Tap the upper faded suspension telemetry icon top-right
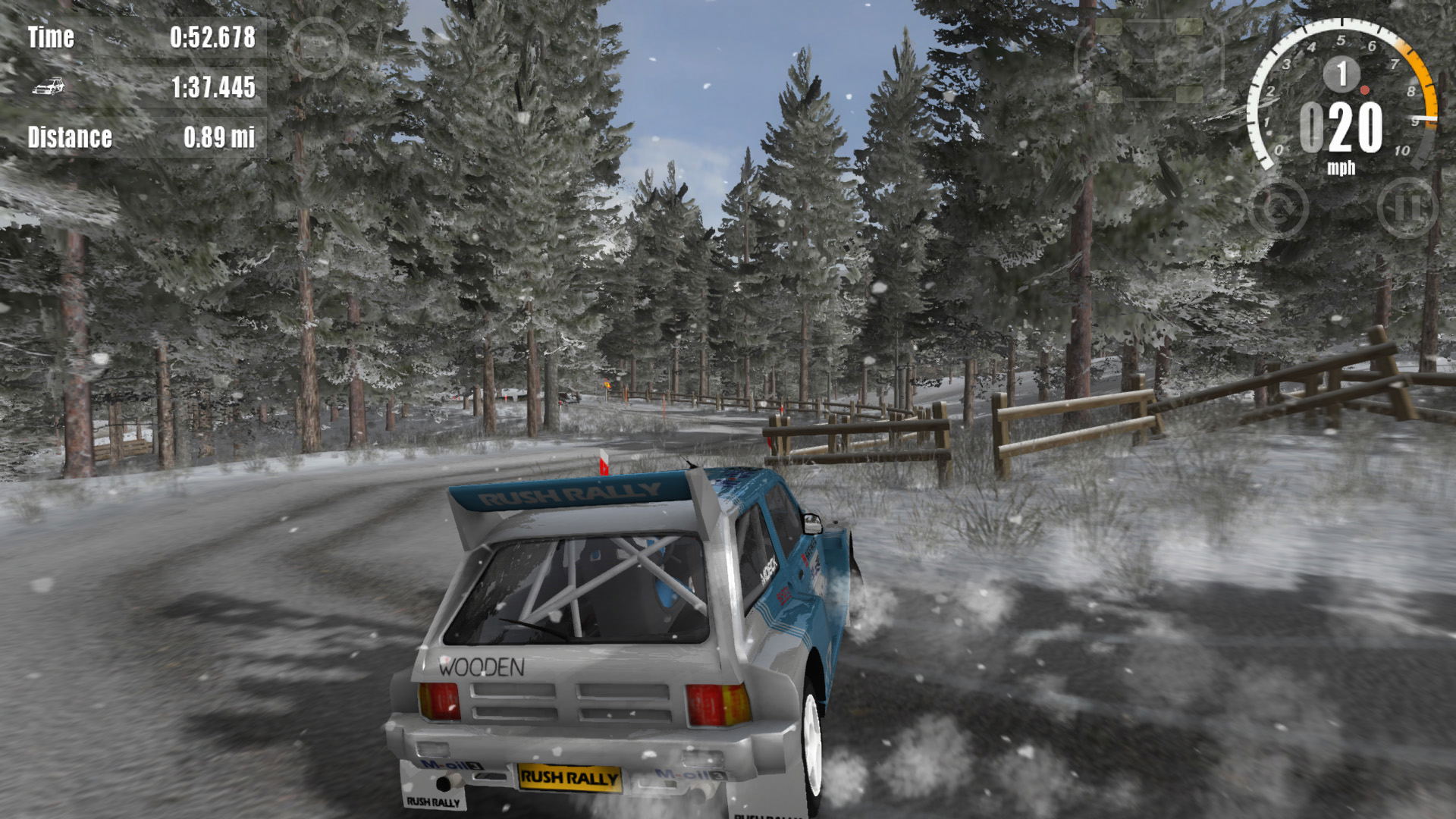Image resolution: width=1456 pixels, height=819 pixels. [x=1149, y=27]
